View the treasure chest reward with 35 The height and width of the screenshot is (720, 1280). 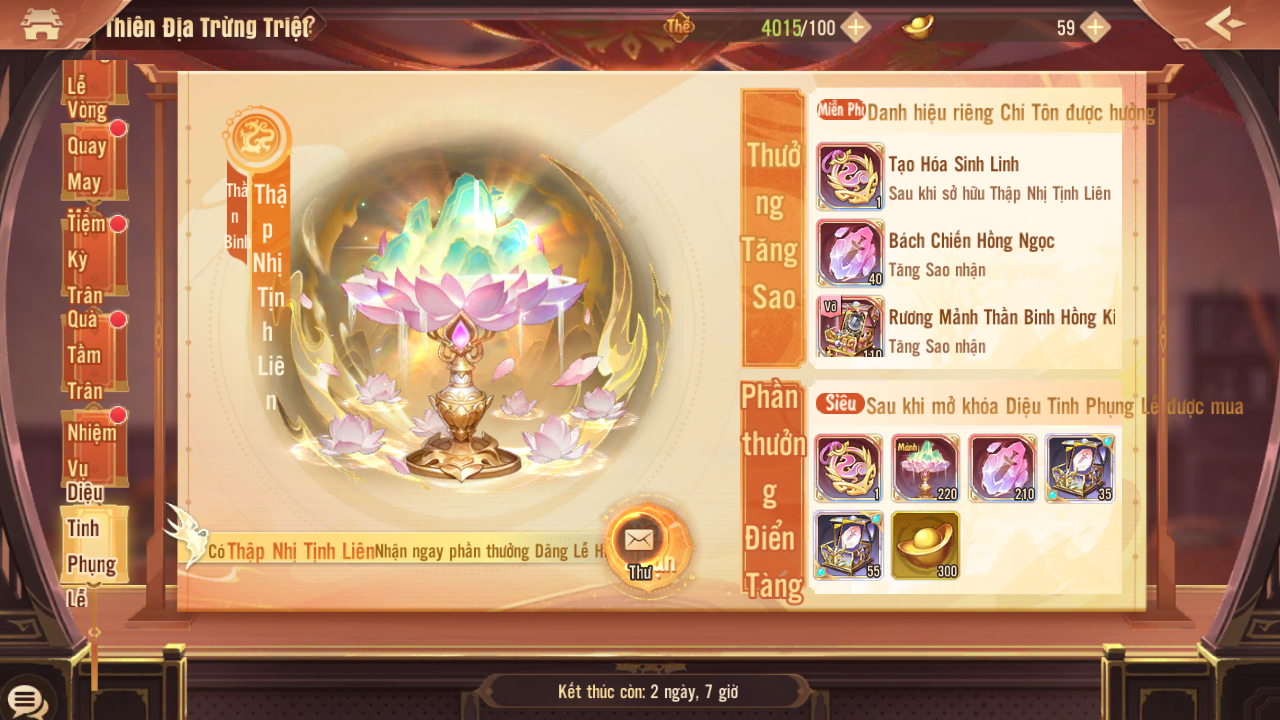[x=1080, y=468]
